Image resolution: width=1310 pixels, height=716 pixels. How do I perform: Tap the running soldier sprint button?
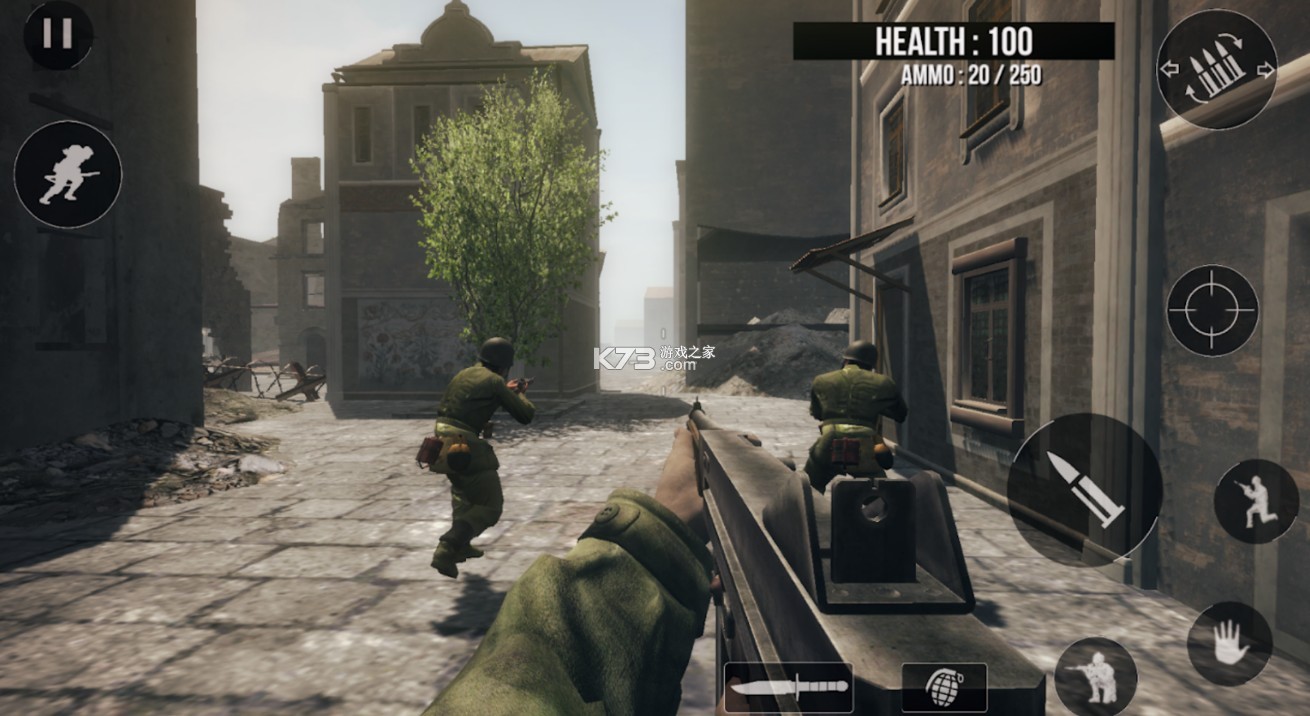tap(68, 175)
